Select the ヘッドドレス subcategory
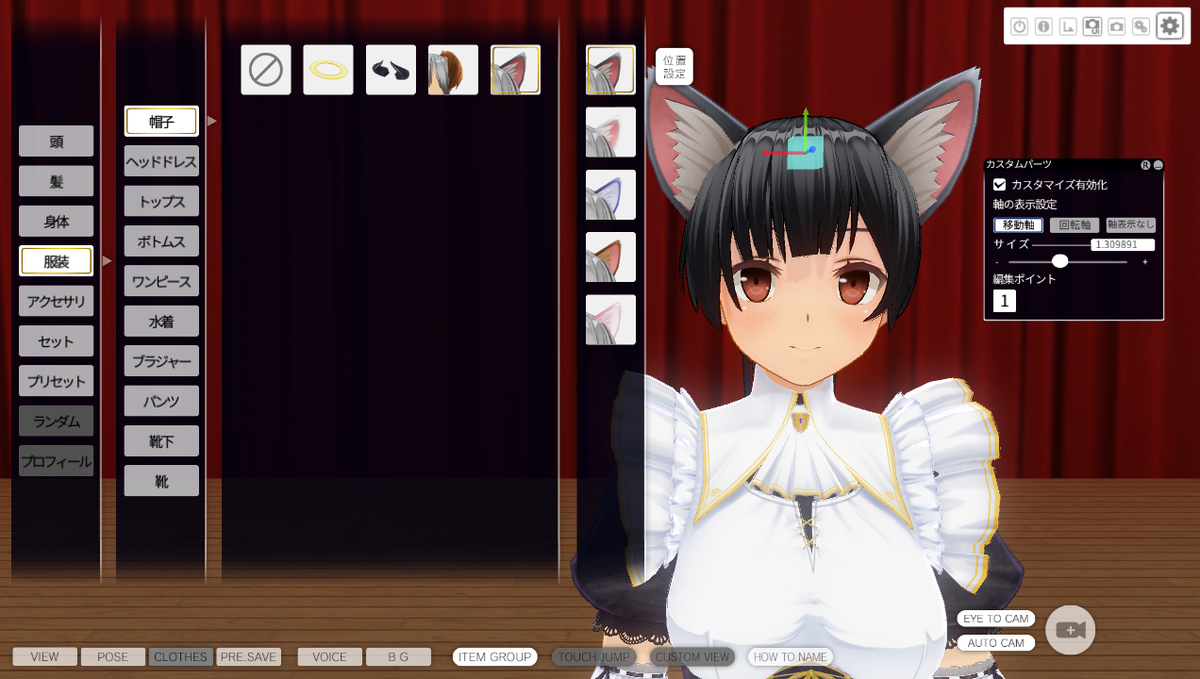Screen dimensions: 1200x679 click(x=161, y=161)
